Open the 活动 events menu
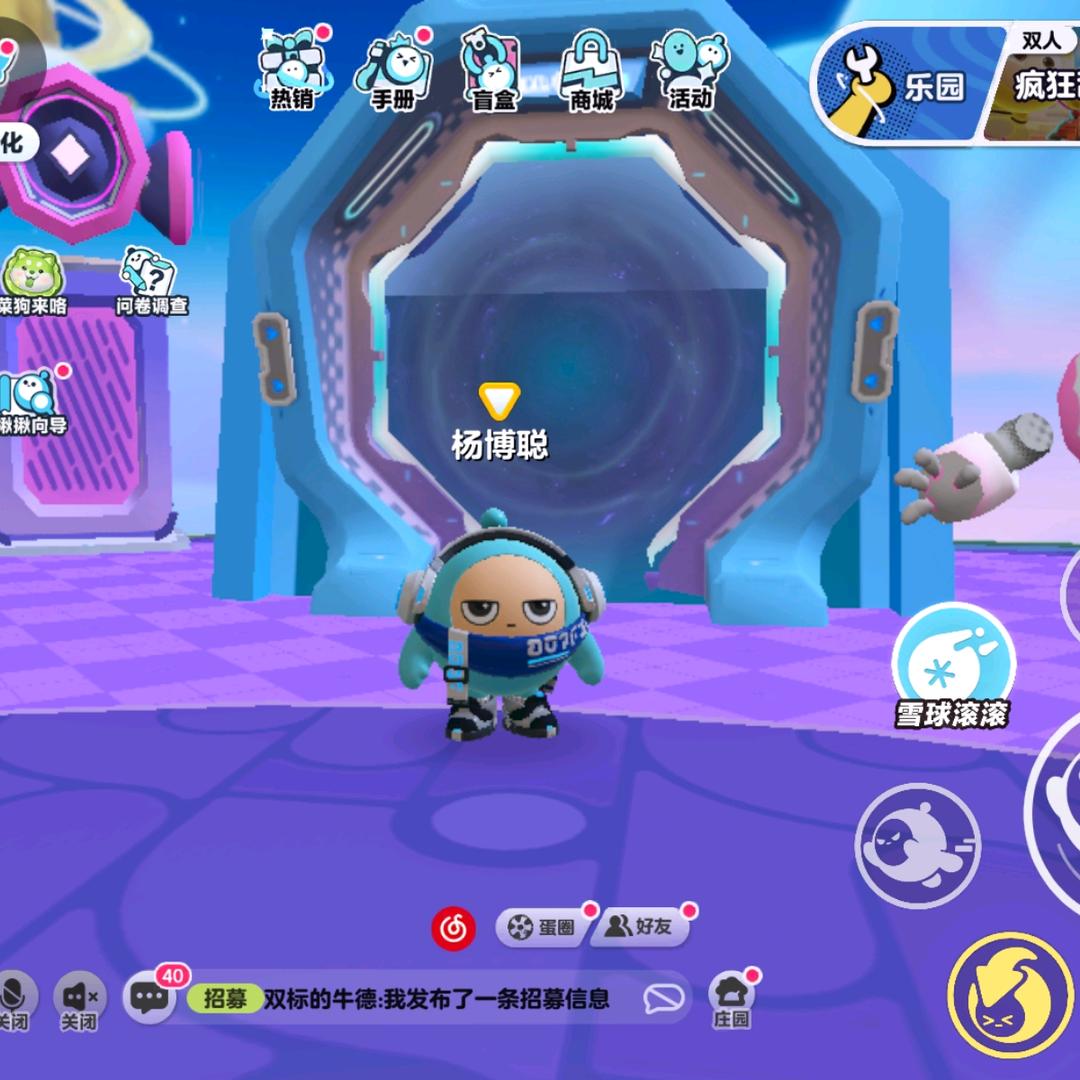 click(689, 70)
